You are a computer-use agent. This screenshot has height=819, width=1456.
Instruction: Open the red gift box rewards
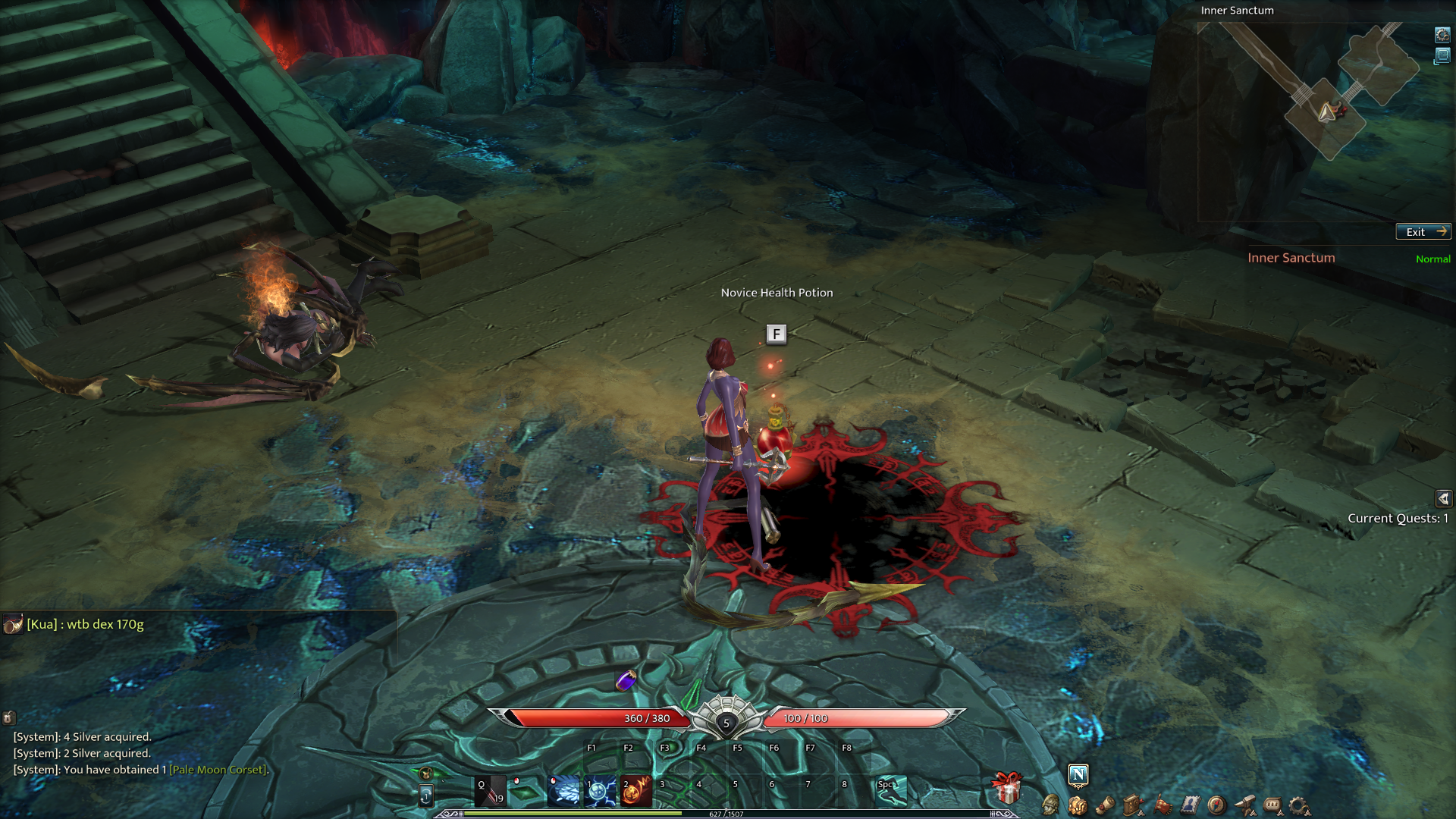[x=1007, y=788]
